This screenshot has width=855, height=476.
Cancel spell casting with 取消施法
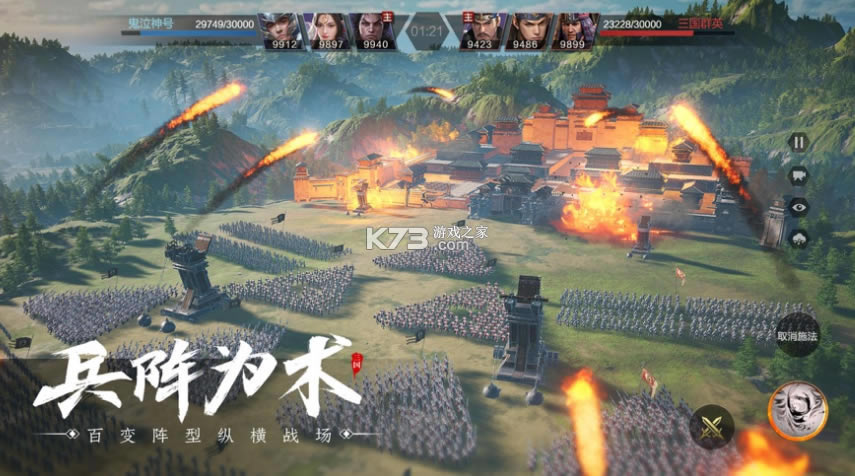798,334
